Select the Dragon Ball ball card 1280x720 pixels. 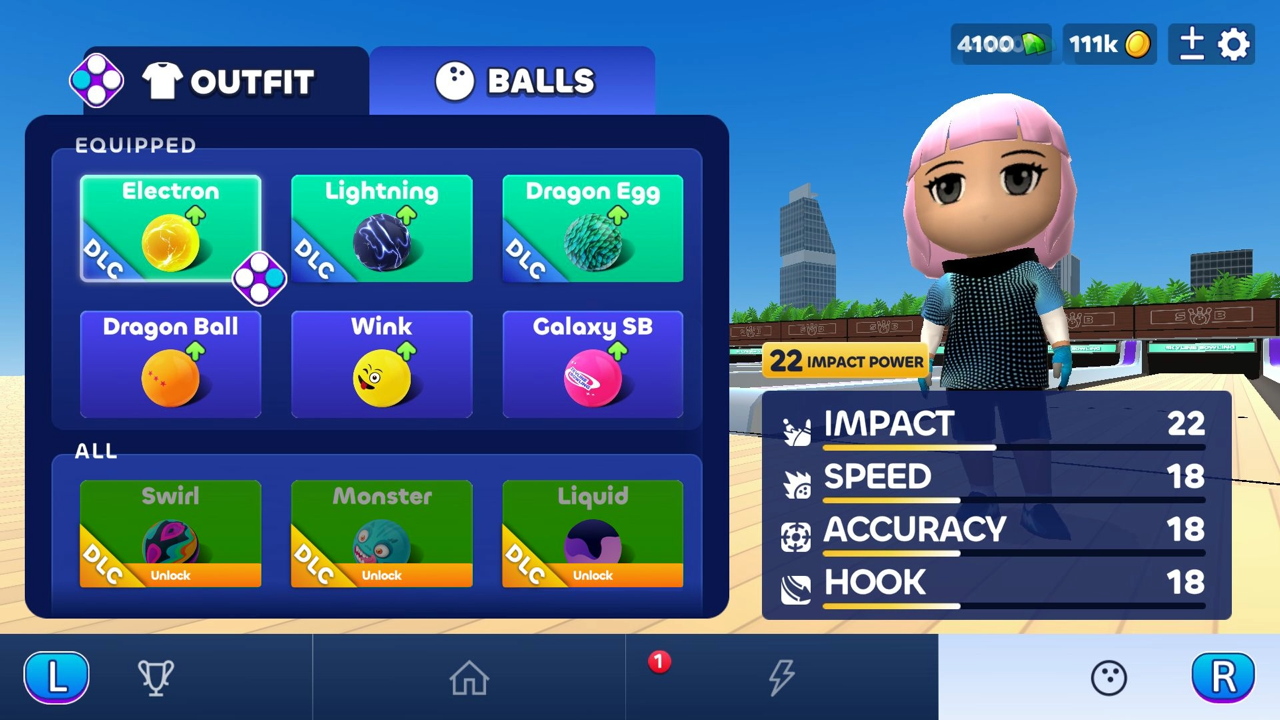pyautogui.click(x=170, y=365)
